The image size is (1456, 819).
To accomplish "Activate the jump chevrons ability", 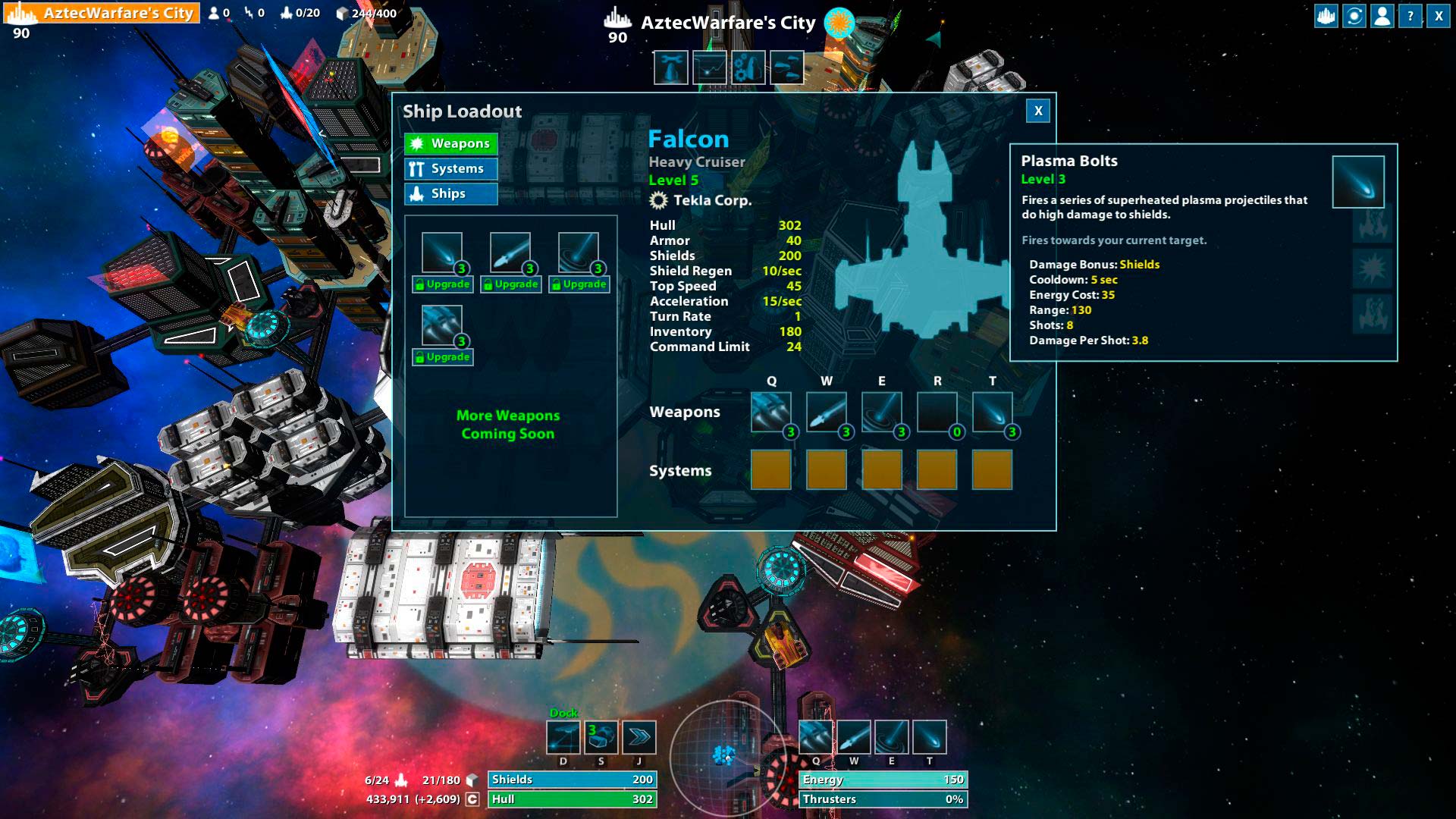I will click(x=639, y=736).
